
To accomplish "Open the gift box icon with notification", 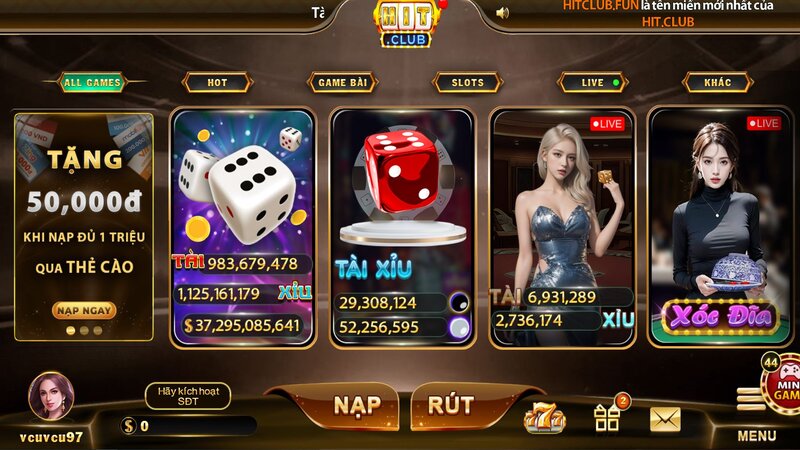I will coord(607,417).
